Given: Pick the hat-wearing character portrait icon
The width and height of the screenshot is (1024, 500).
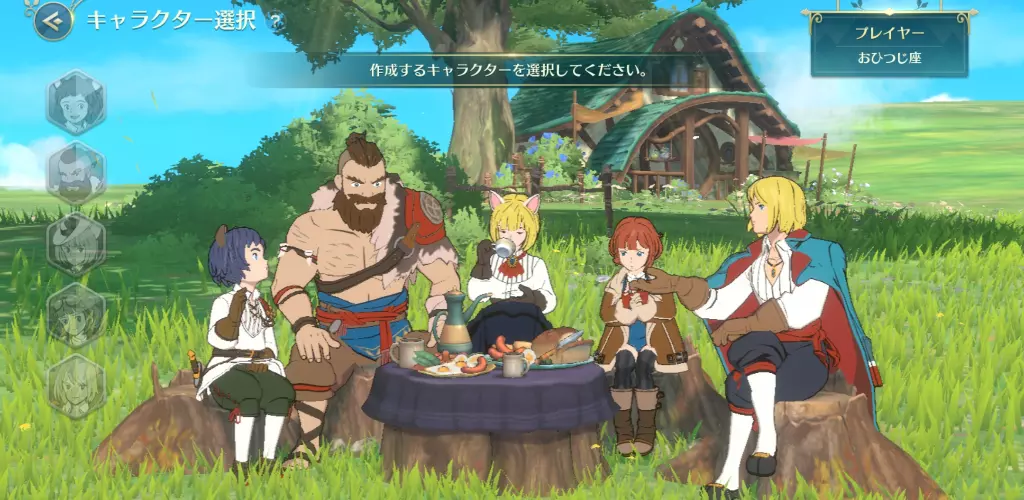Looking at the screenshot, I should (76, 244).
